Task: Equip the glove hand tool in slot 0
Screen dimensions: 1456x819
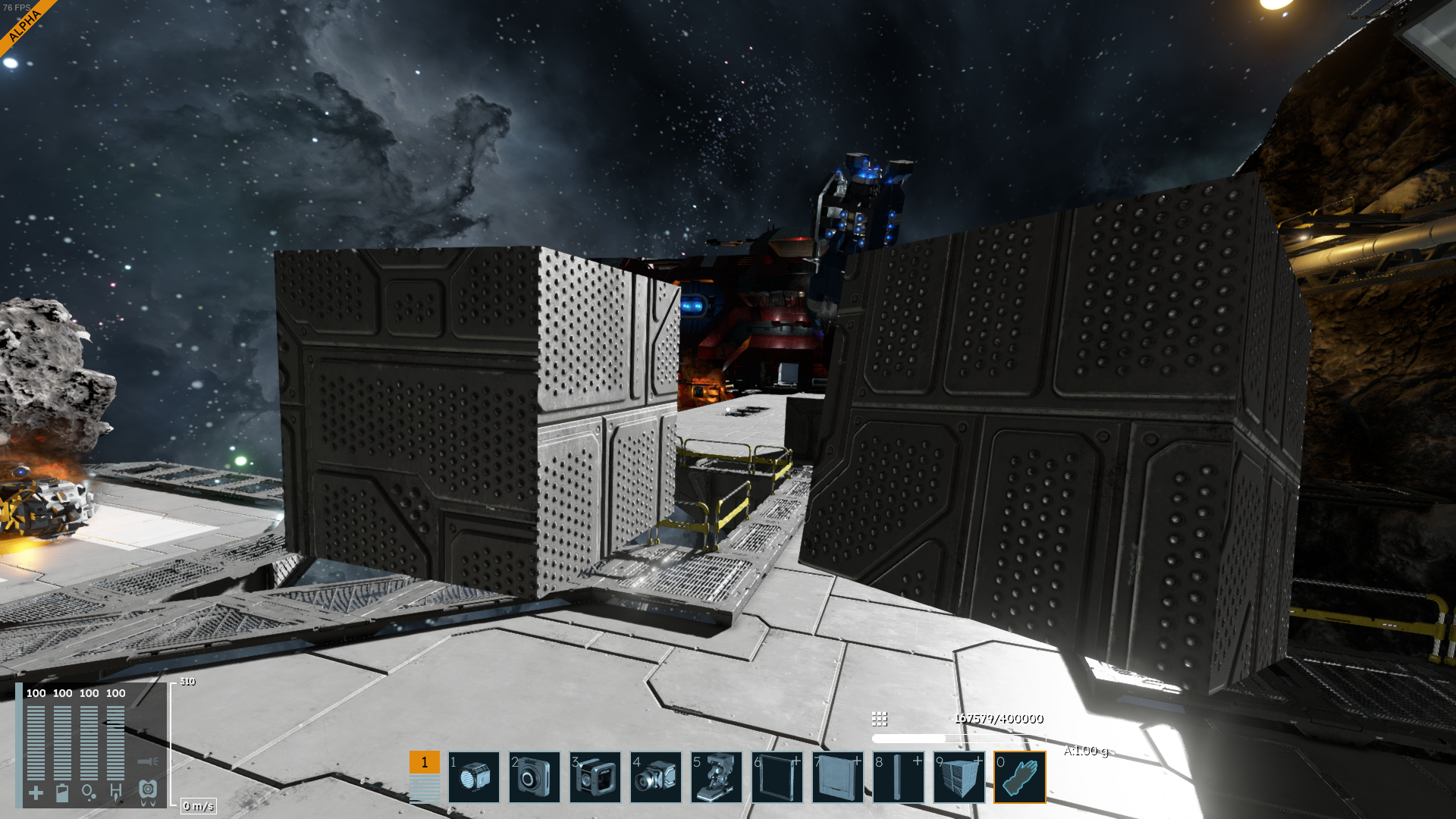Action: 1020,777
